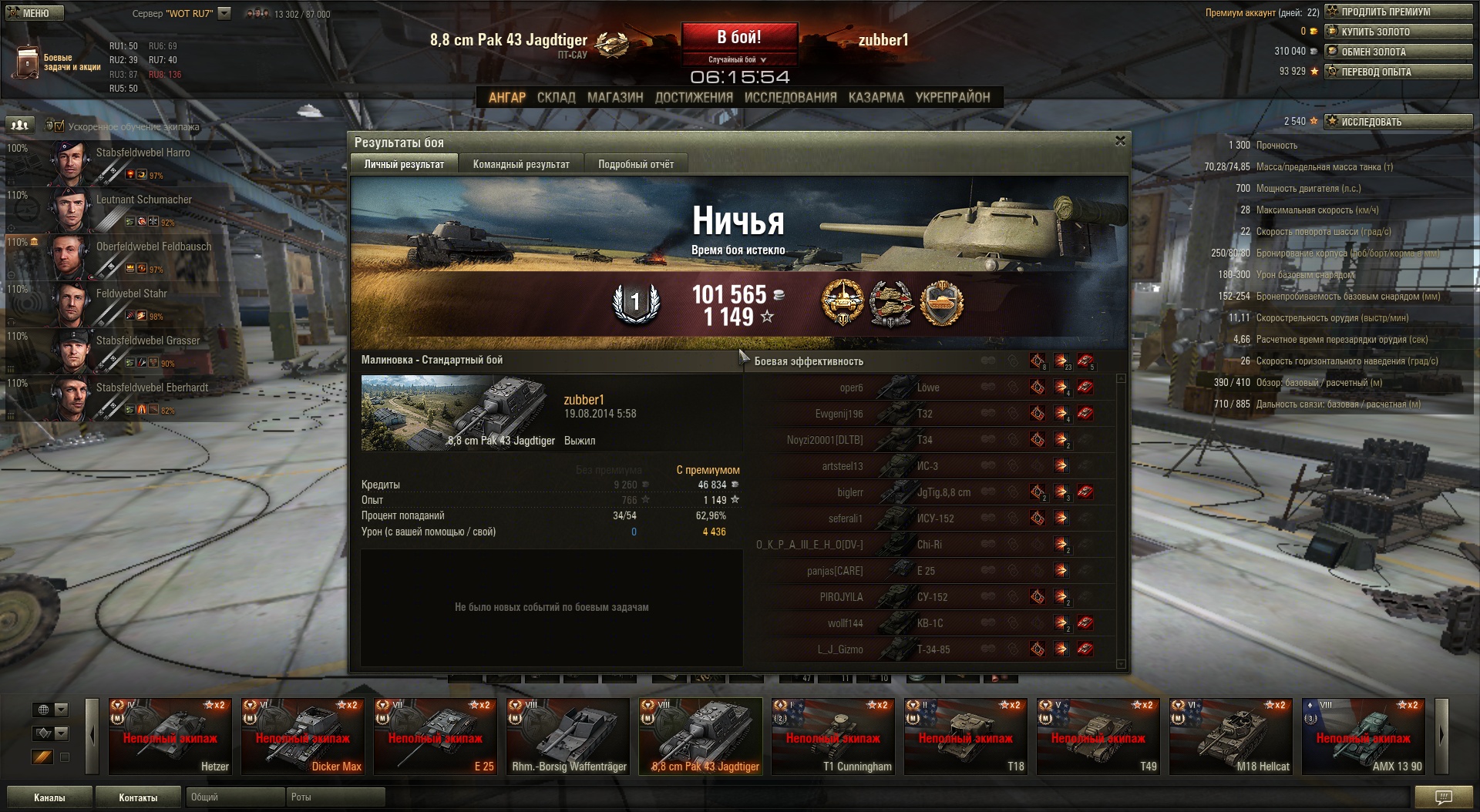1480x812 pixels.
Task: Open the Подробный отчёт tab
Action: (635, 164)
